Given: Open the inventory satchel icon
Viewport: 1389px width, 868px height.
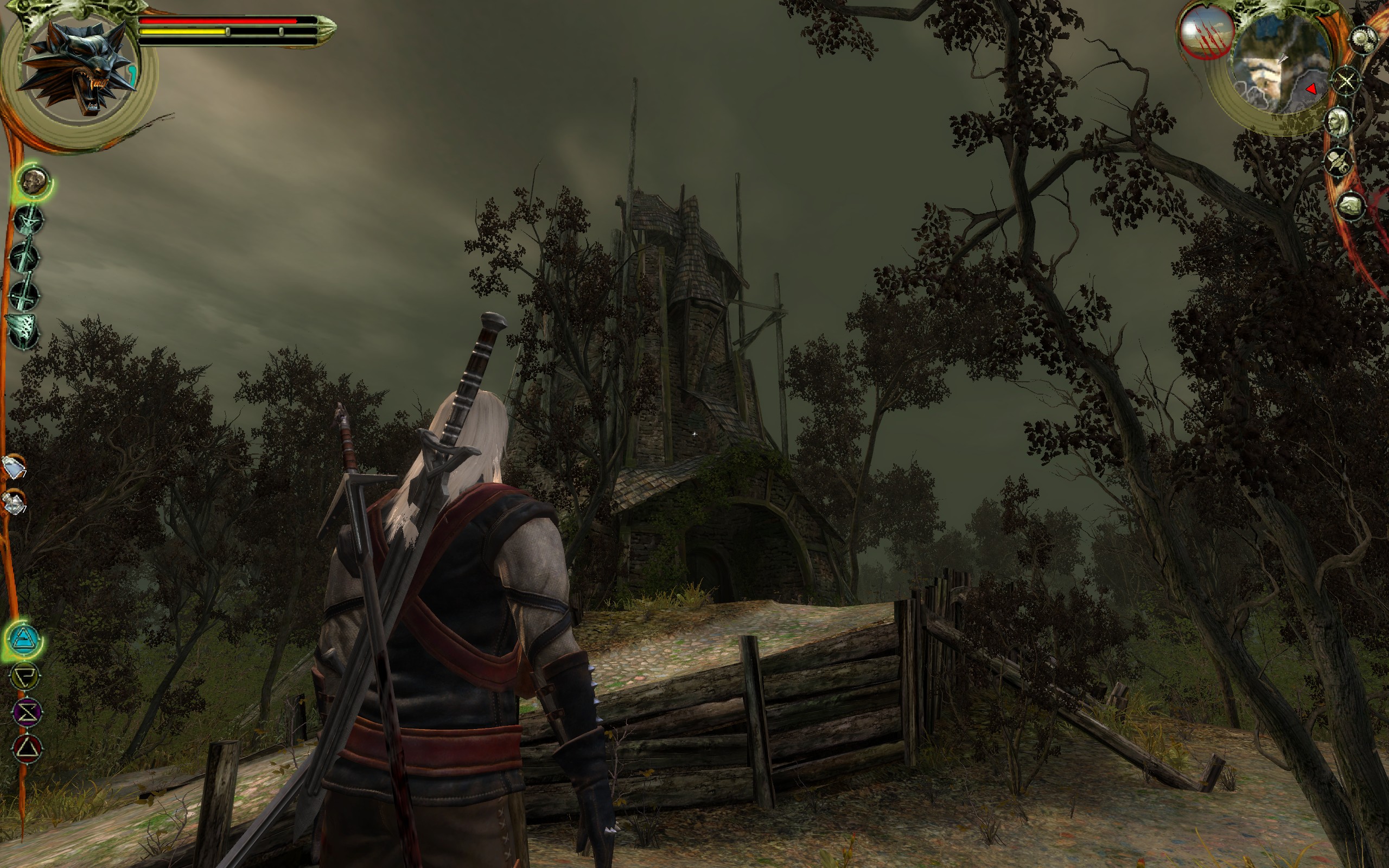Looking at the screenshot, I should [1351, 206].
